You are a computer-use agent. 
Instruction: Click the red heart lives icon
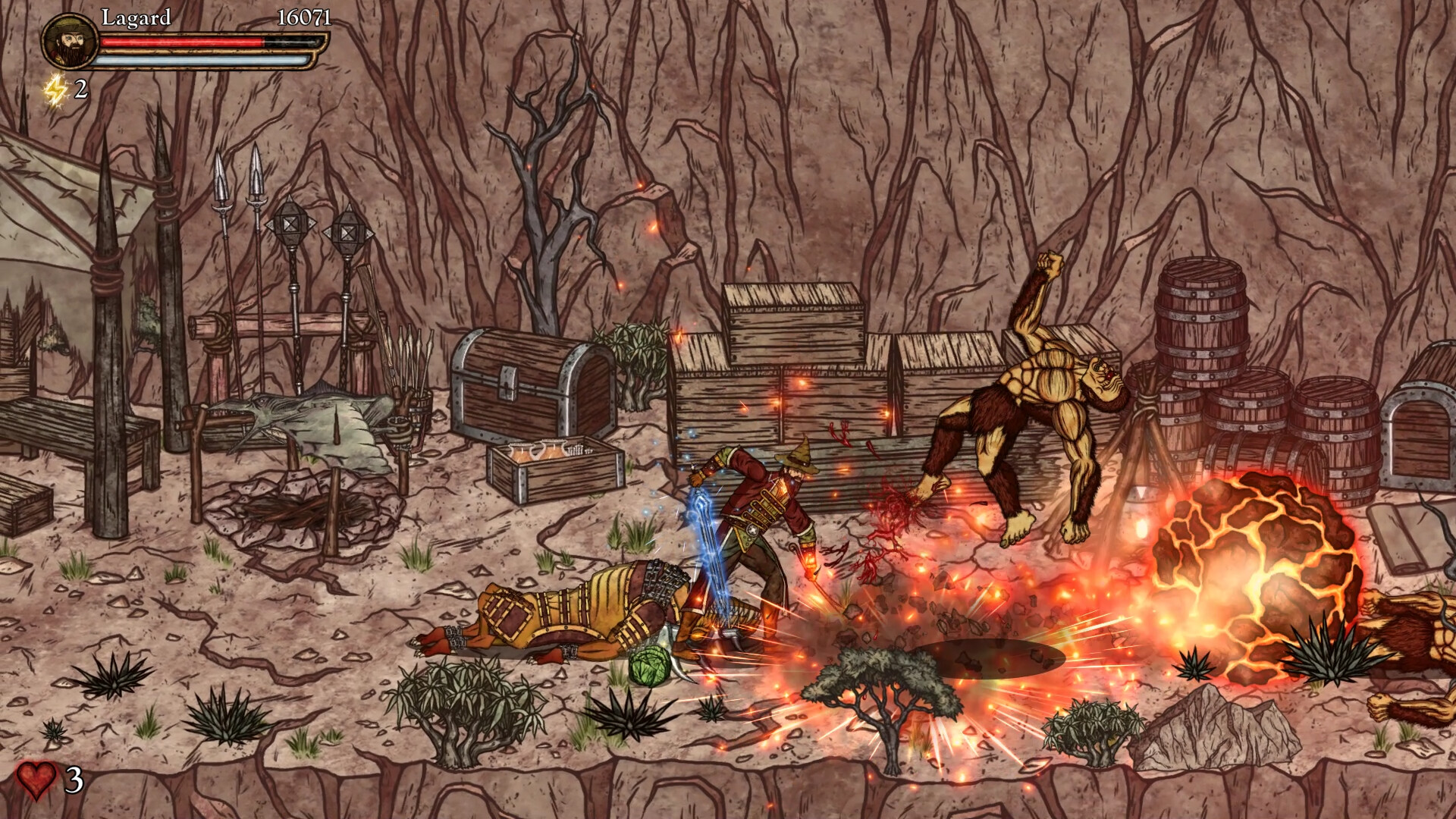(x=37, y=779)
